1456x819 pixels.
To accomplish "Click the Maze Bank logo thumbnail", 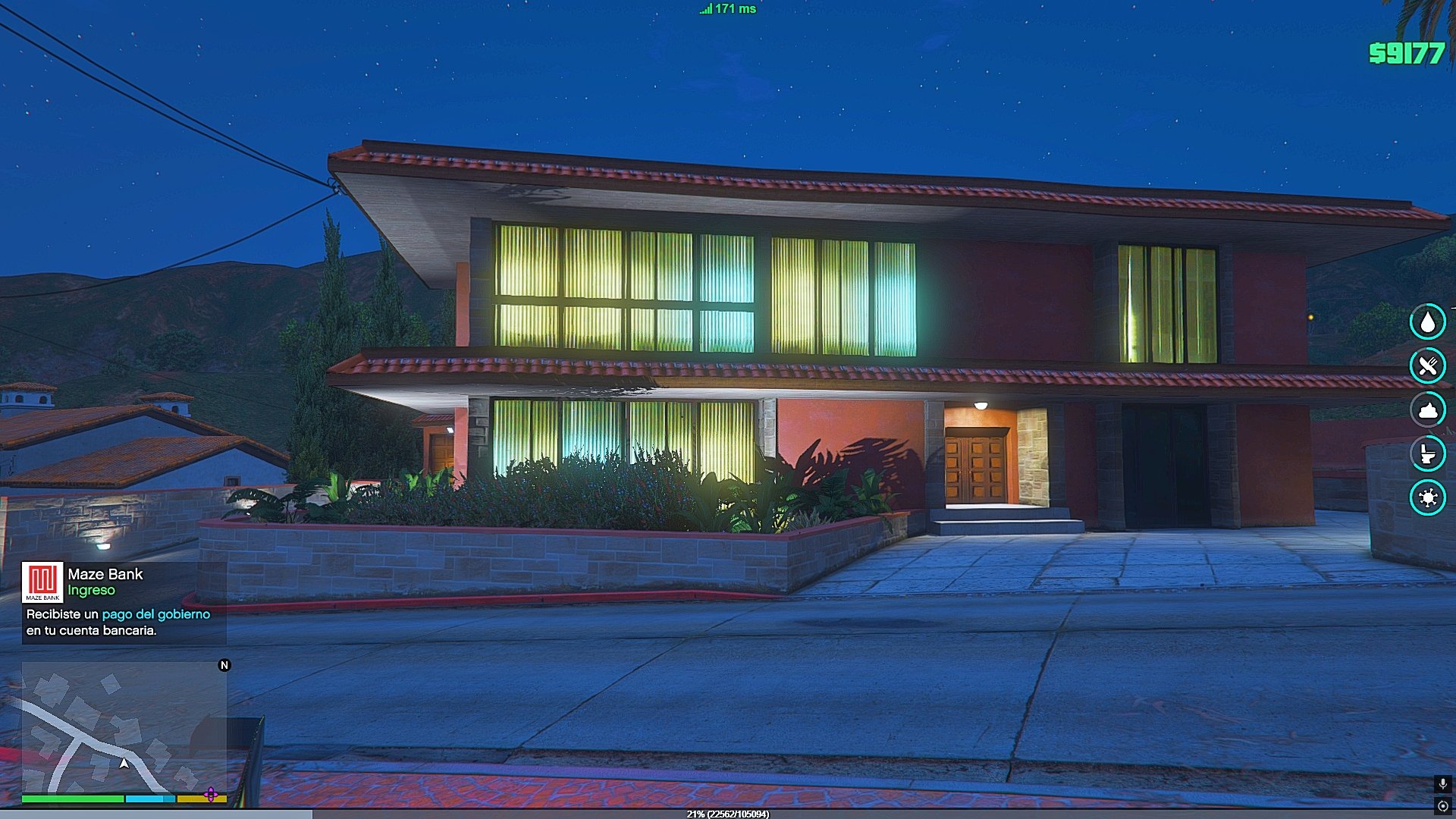I will [x=42, y=582].
